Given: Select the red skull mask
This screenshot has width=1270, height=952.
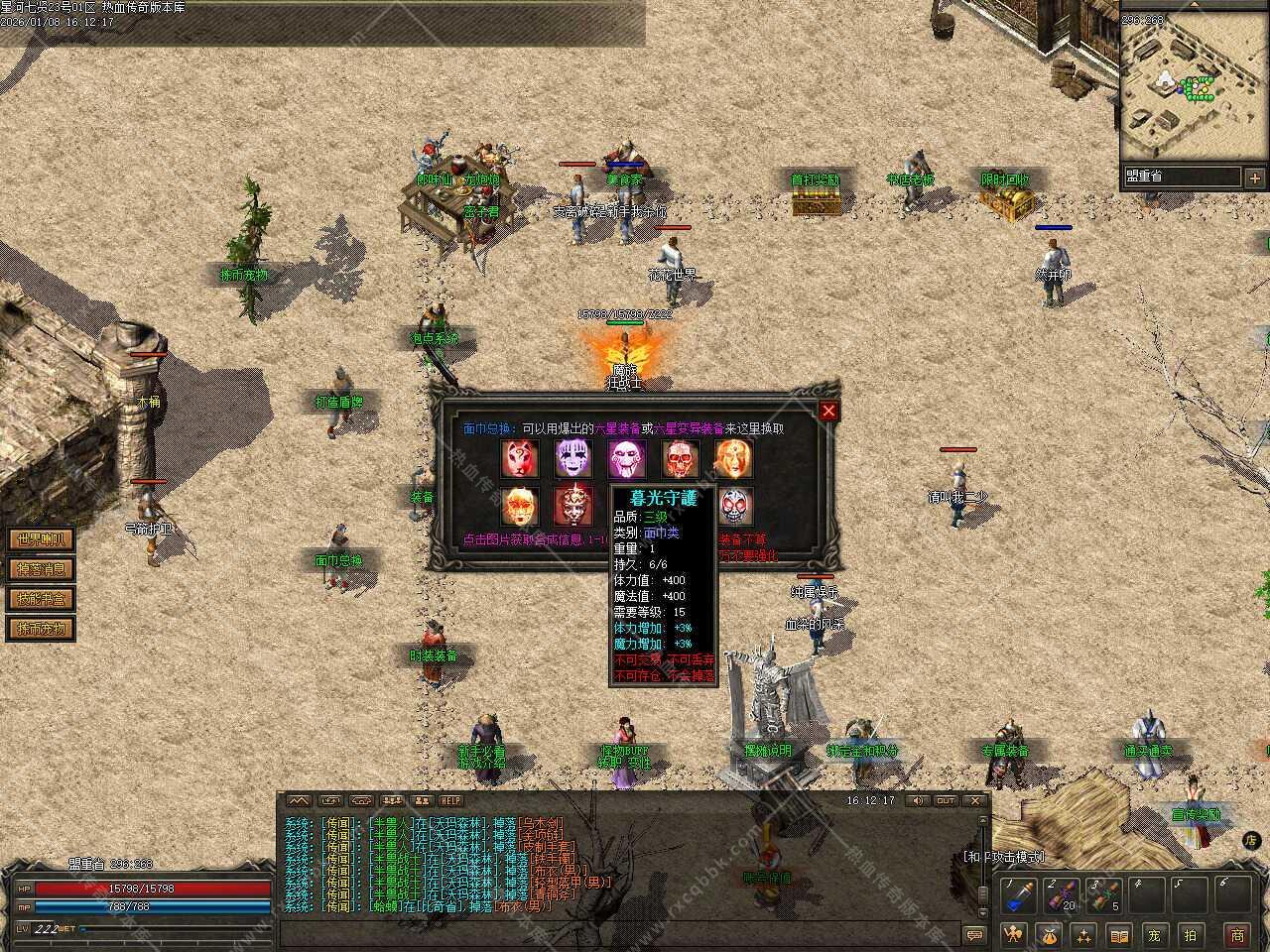Looking at the screenshot, I should tap(681, 458).
